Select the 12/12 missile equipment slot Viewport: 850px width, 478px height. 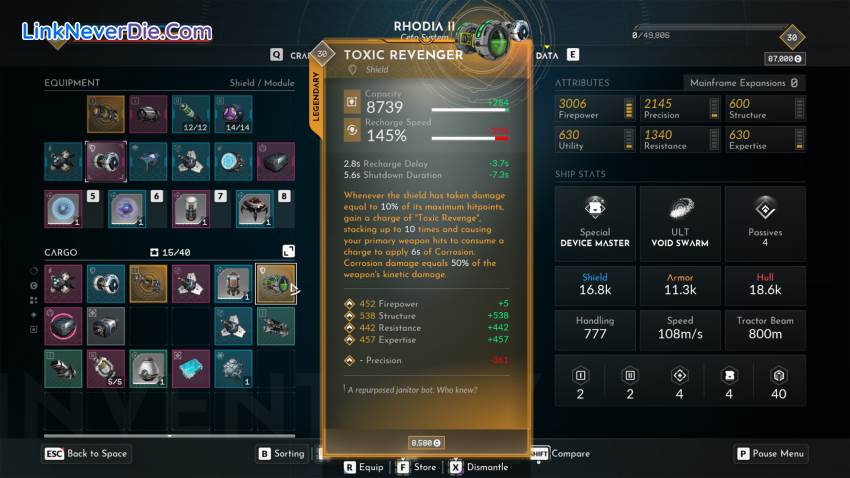click(190, 115)
